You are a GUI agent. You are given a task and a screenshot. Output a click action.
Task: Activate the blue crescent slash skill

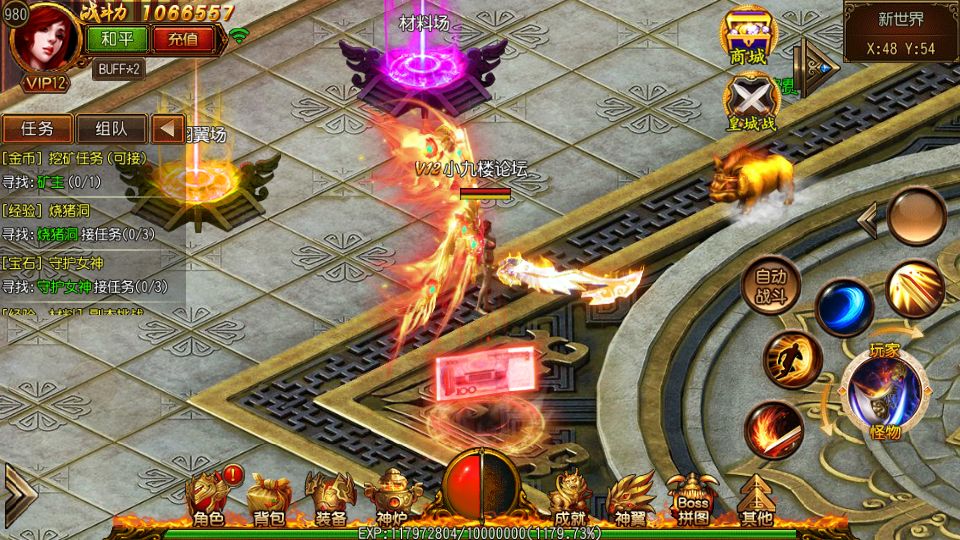pos(844,307)
